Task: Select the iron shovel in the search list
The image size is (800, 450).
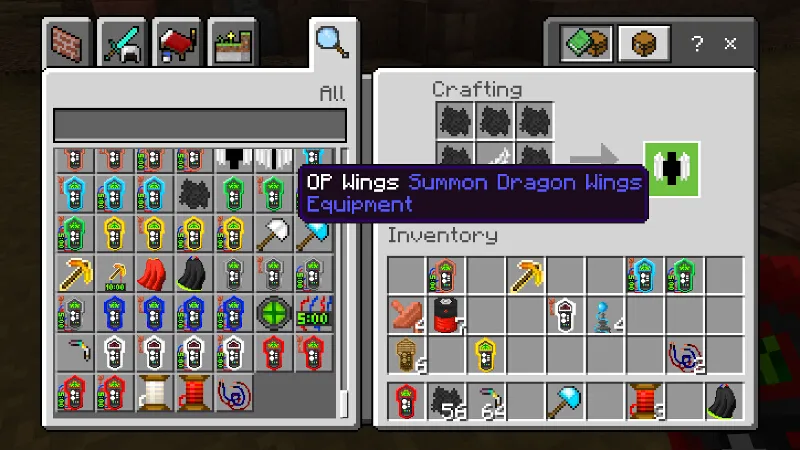Action: [x=273, y=232]
